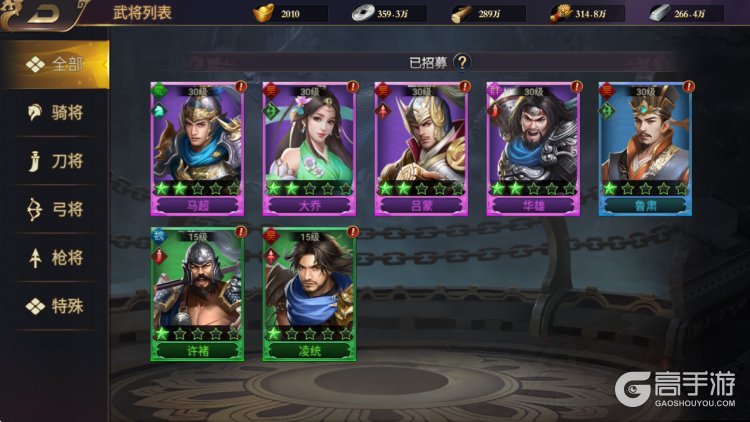Switch to the 特殊 special tab
Viewport: 750px width, 422px height.
(x=55, y=306)
